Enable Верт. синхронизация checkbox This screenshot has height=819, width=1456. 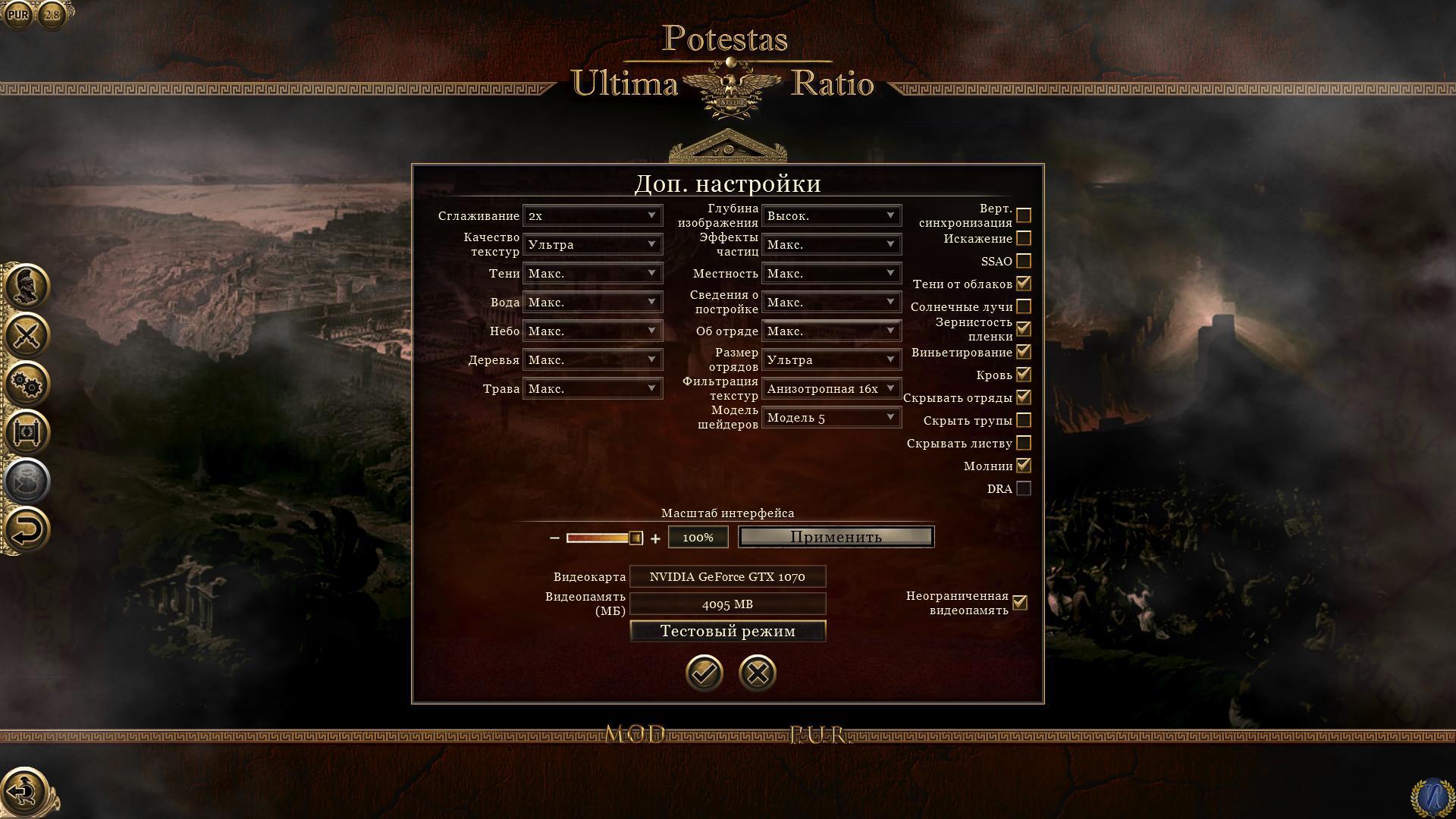tap(1024, 215)
